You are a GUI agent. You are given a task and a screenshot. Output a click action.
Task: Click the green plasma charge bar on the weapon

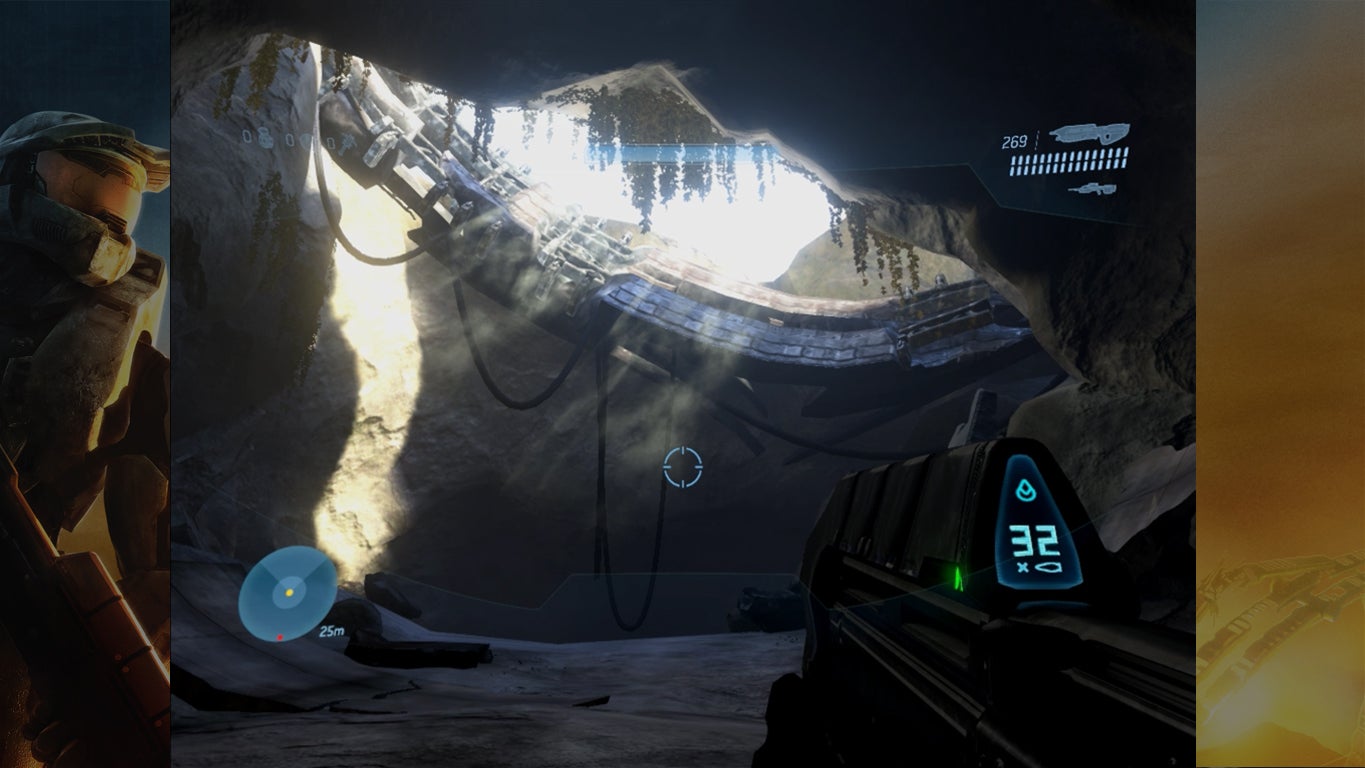(959, 576)
